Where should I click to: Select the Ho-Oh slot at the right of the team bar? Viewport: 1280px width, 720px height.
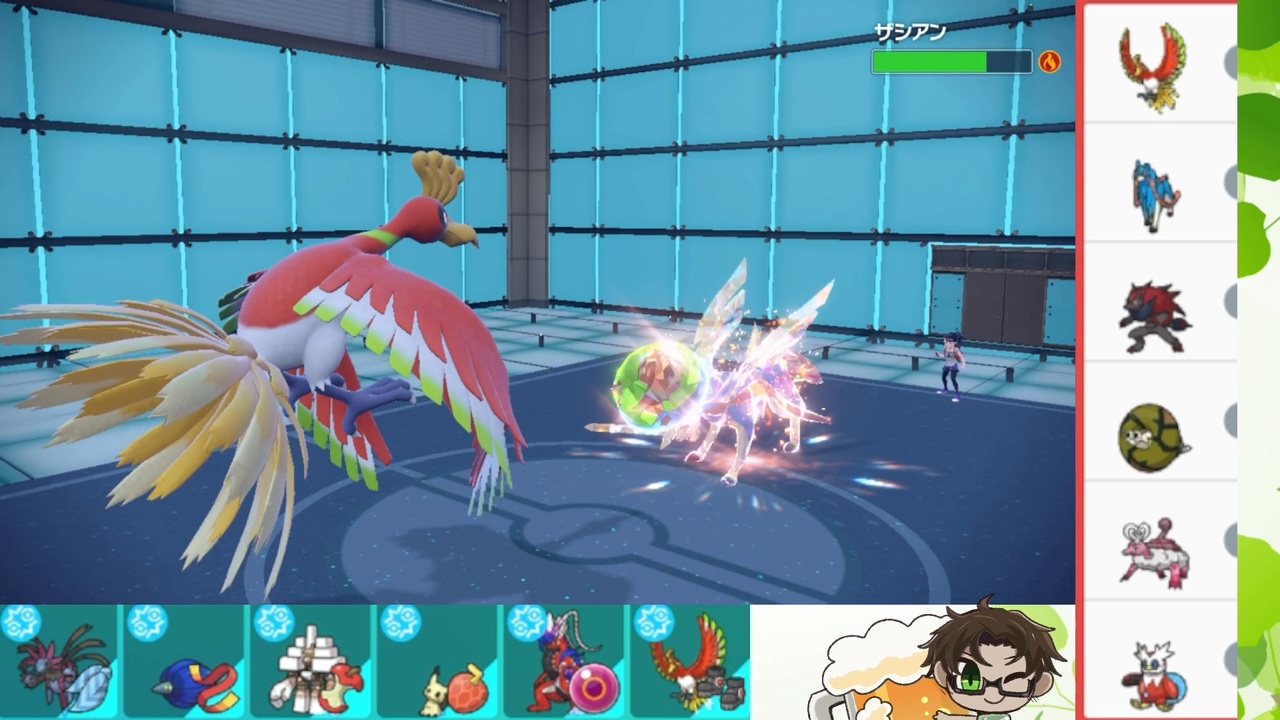690,665
